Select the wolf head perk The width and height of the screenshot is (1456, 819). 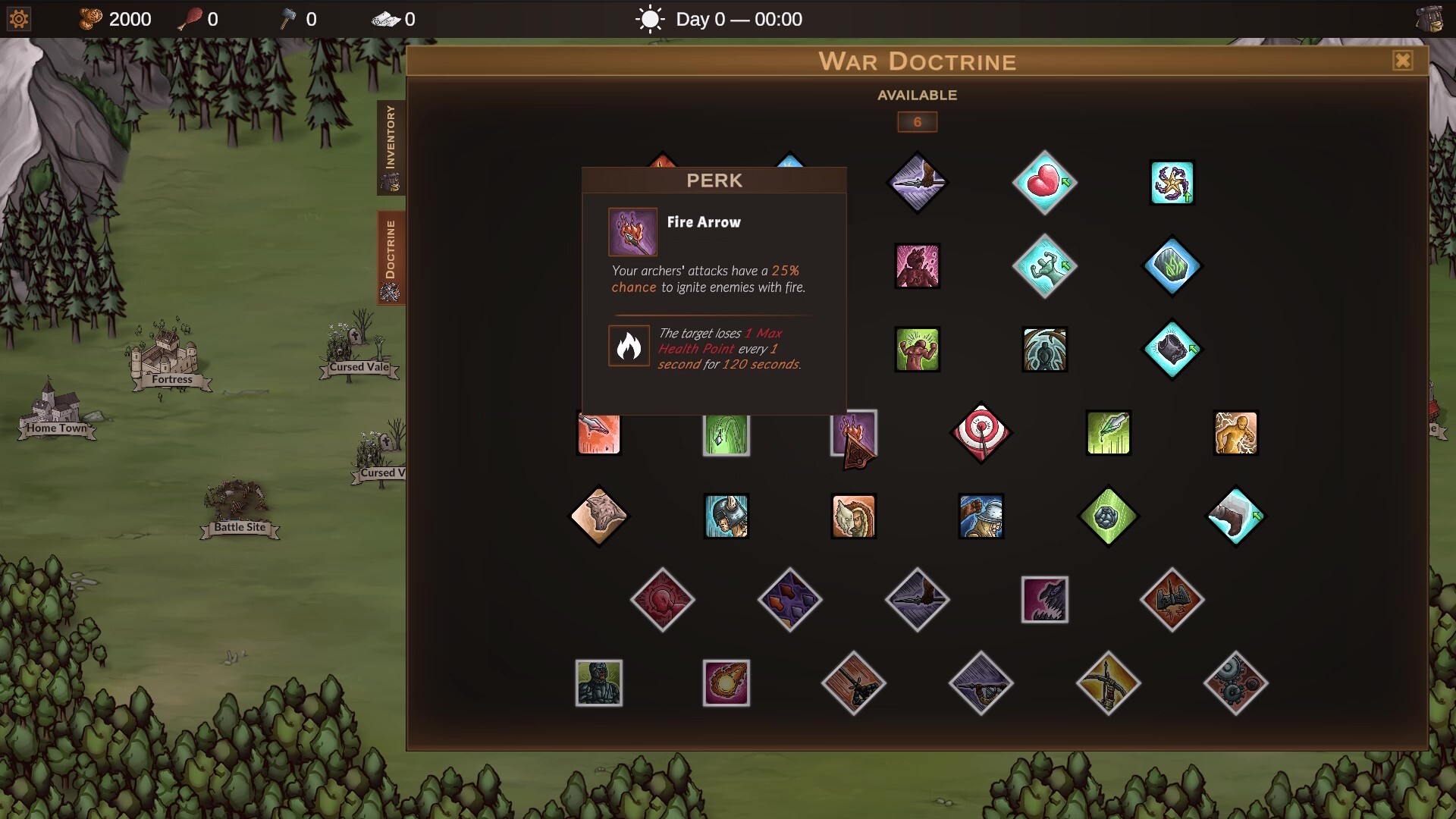(x=598, y=516)
